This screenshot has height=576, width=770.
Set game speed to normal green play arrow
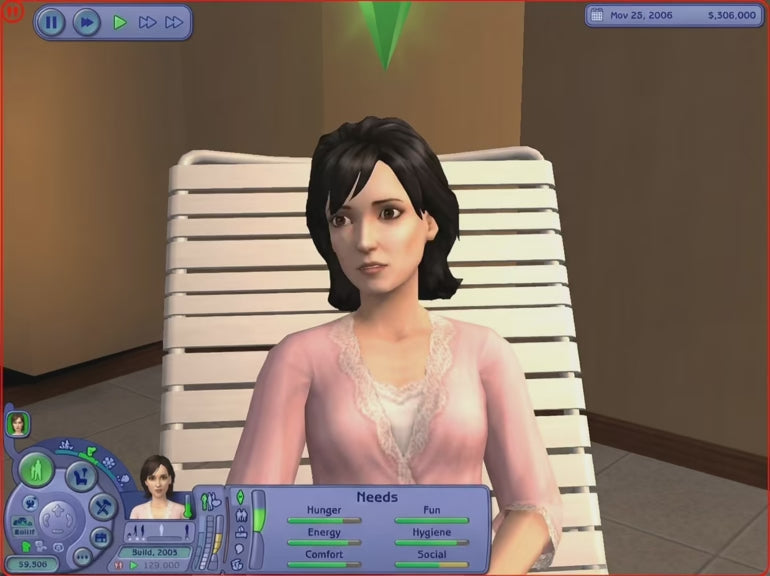point(120,21)
